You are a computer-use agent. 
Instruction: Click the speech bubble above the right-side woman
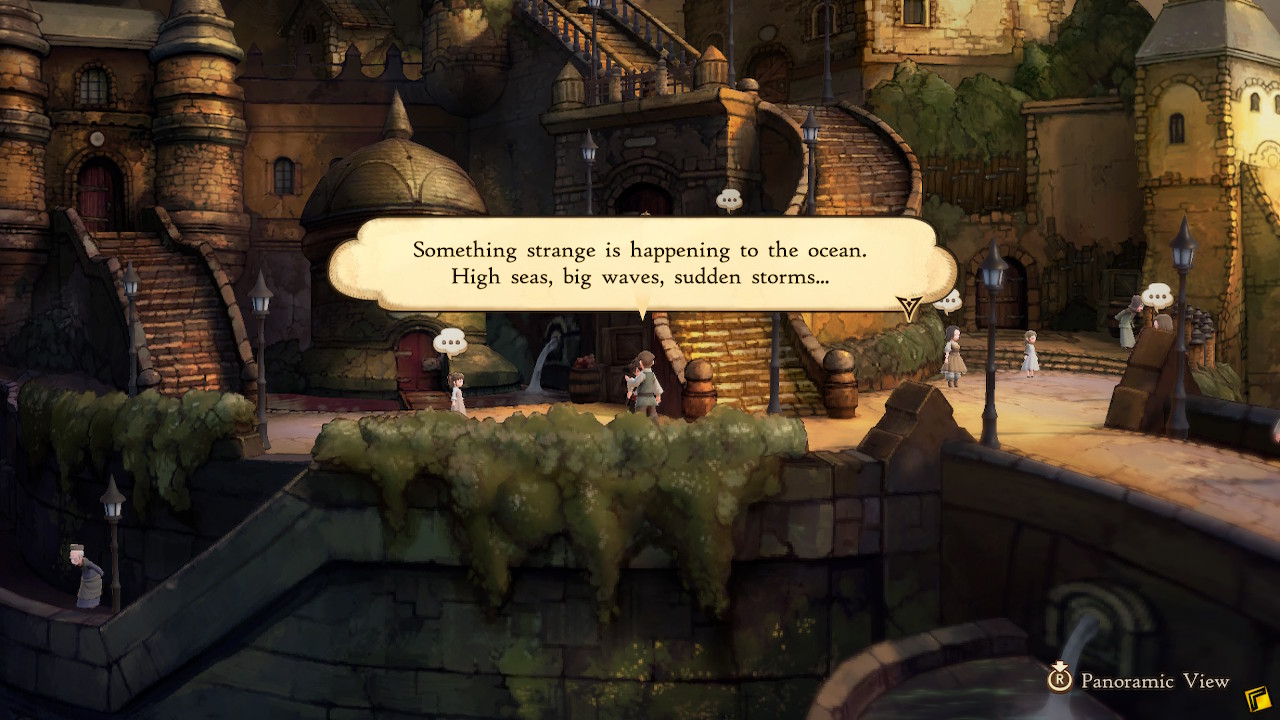(949, 300)
